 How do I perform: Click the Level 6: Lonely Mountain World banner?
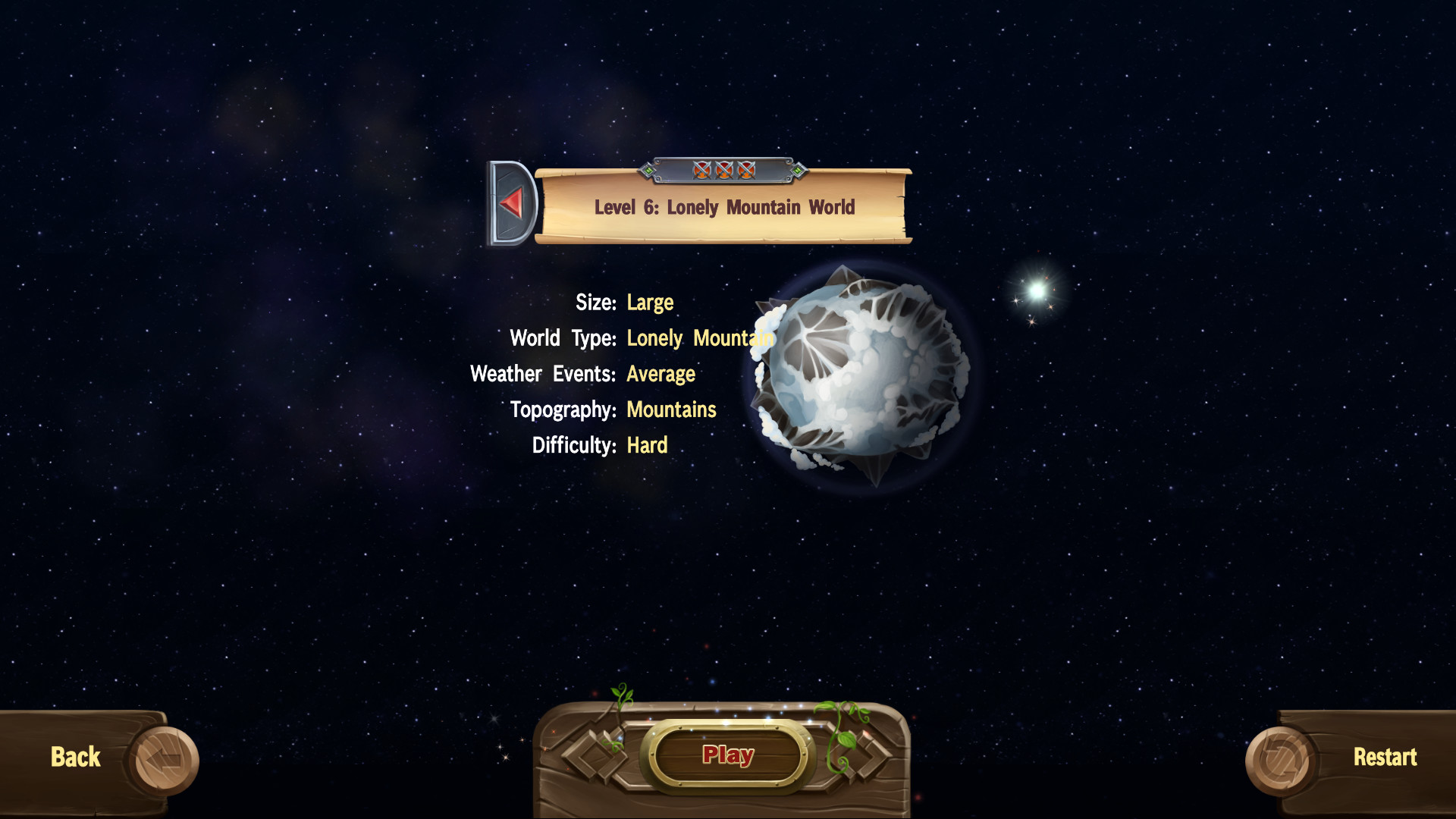(x=724, y=207)
